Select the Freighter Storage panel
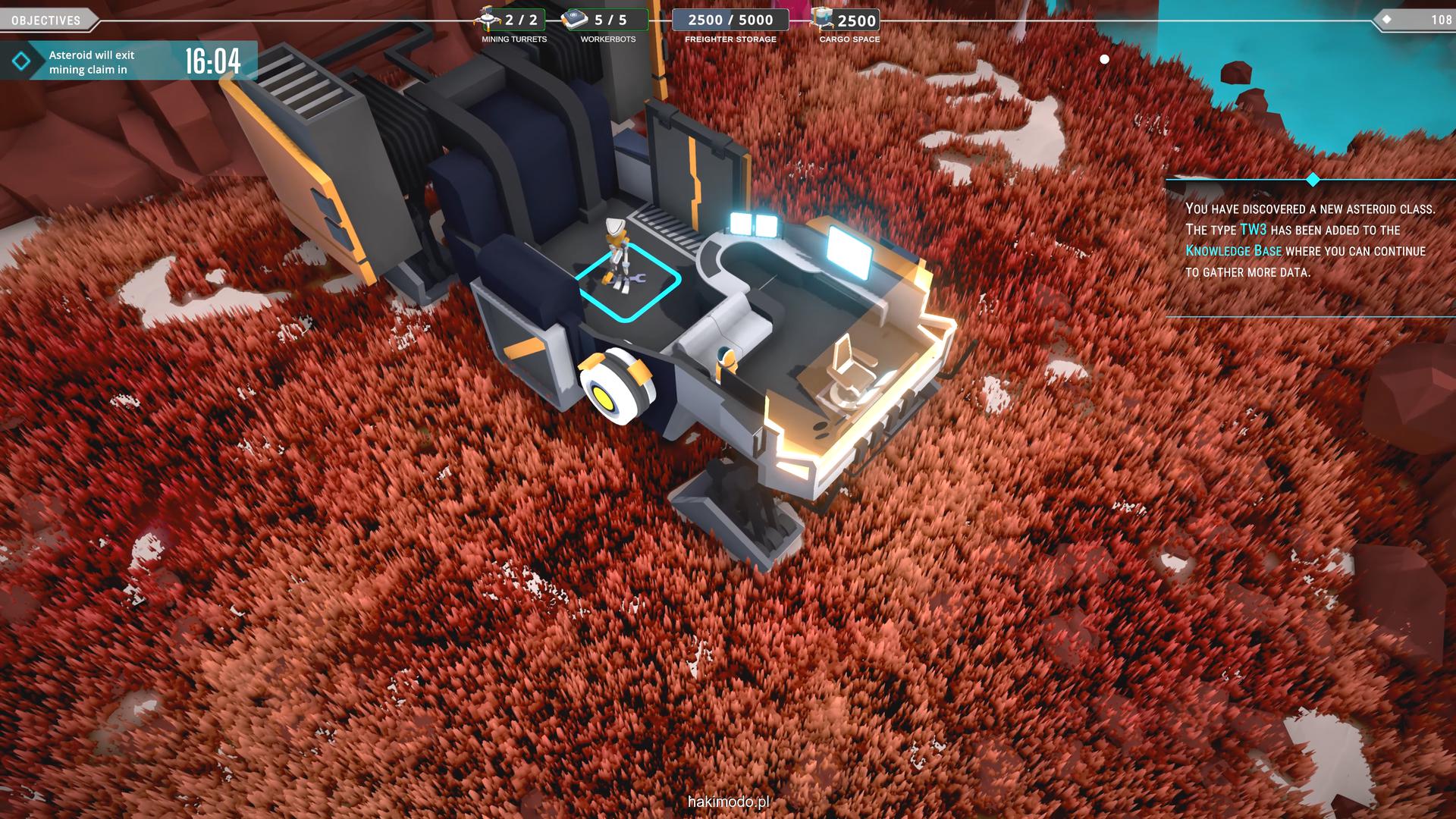The width and height of the screenshot is (1456, 819). pyautogui.click(x=730, y=20)
